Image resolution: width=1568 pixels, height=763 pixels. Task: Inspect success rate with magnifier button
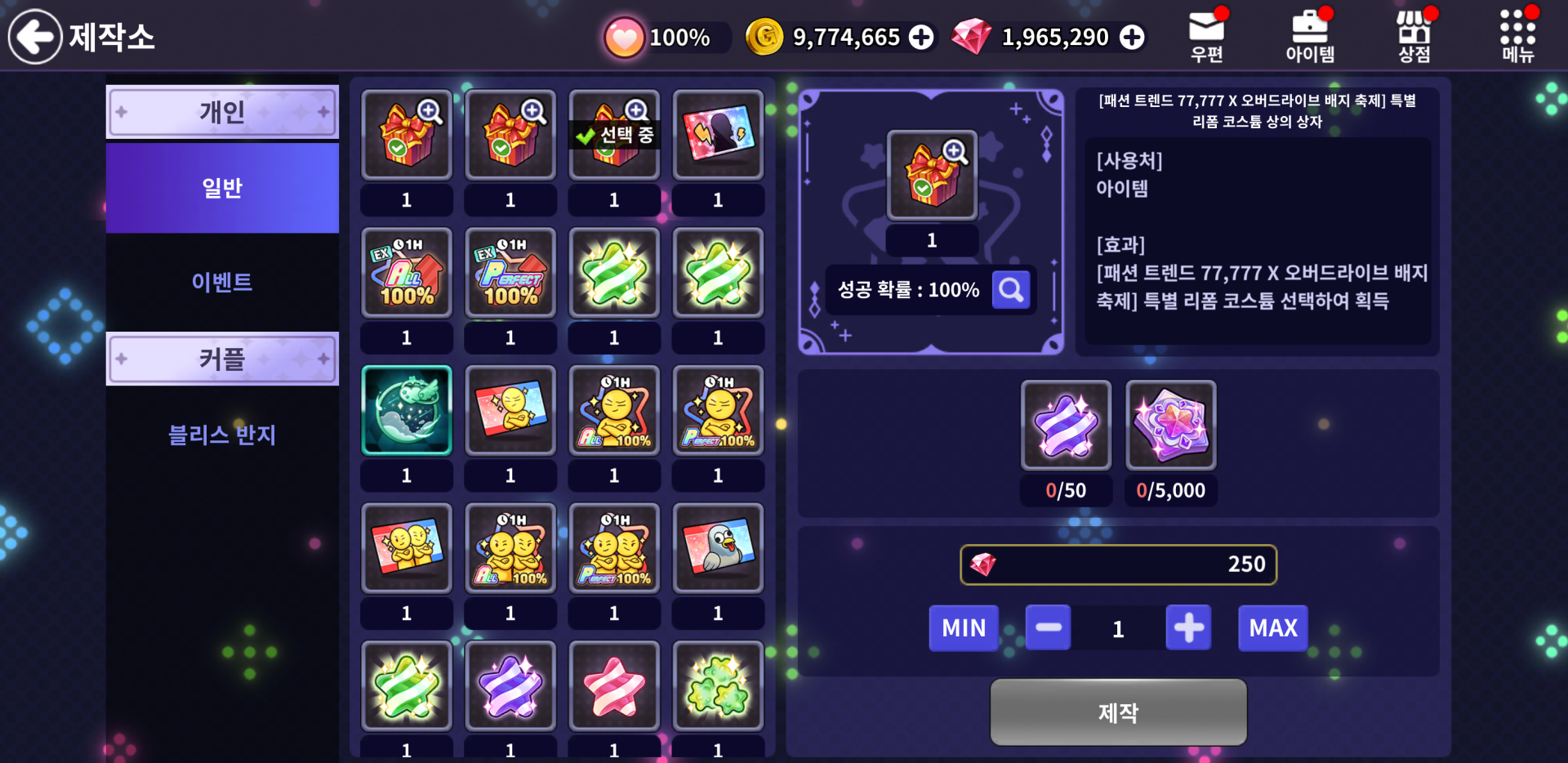pyautogui.click(x=1011, y=290)
